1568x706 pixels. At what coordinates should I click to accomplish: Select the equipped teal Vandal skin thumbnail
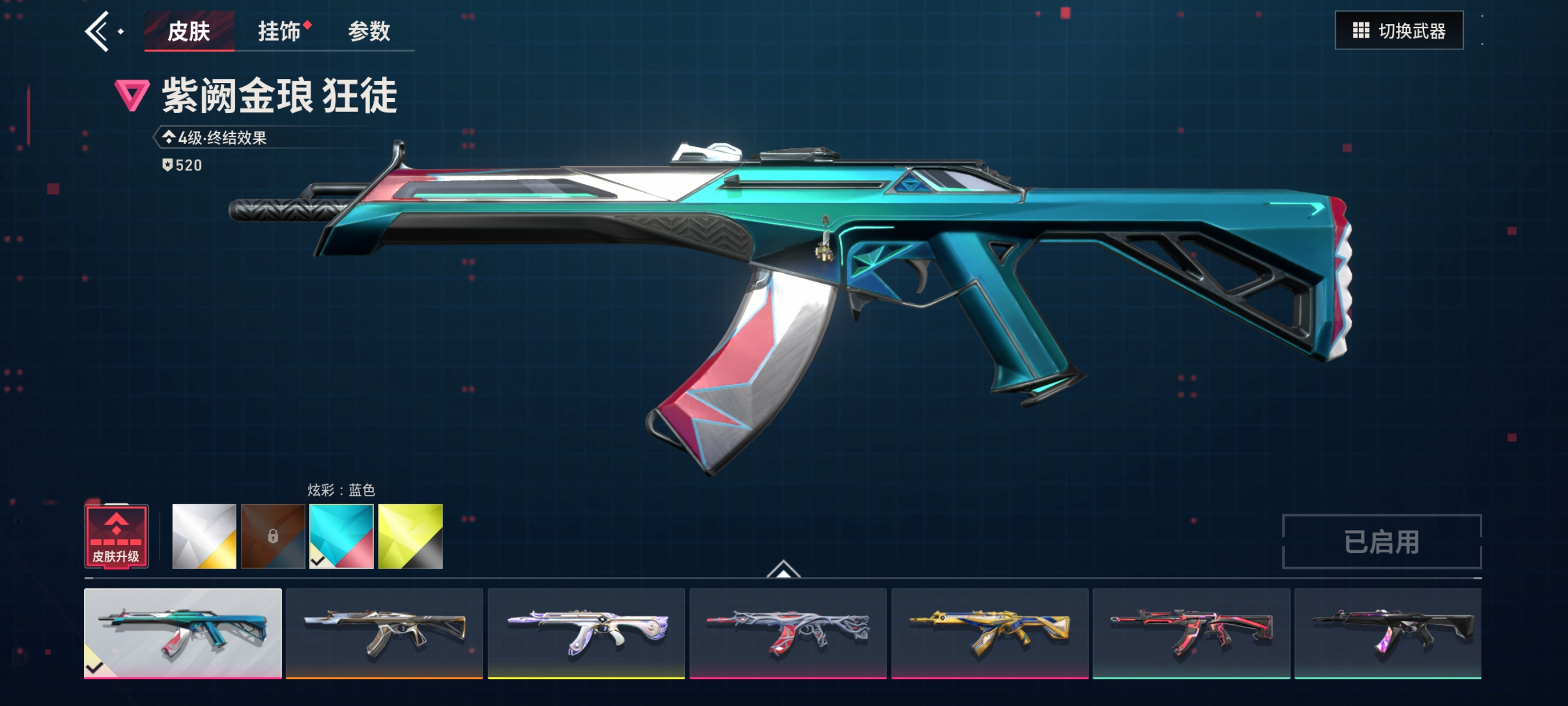point(183,633)
